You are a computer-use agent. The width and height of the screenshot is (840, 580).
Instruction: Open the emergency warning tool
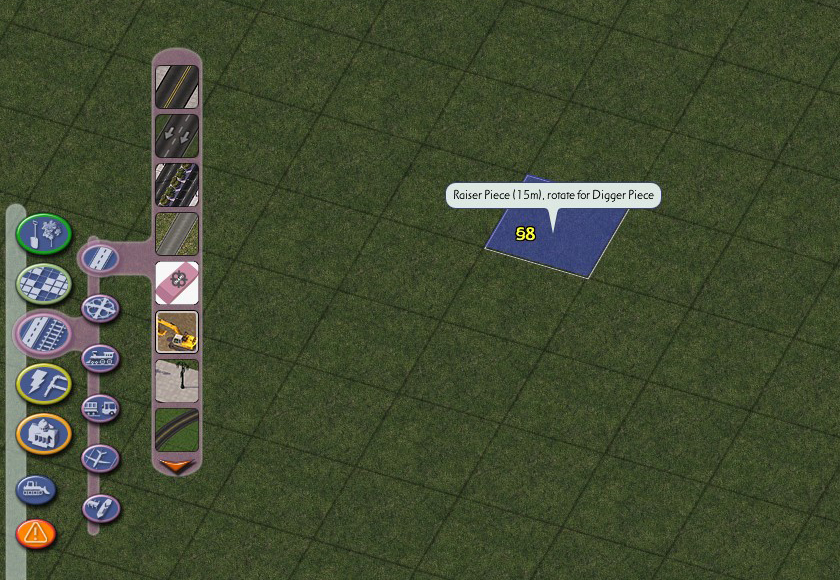(x=36, y=533)
